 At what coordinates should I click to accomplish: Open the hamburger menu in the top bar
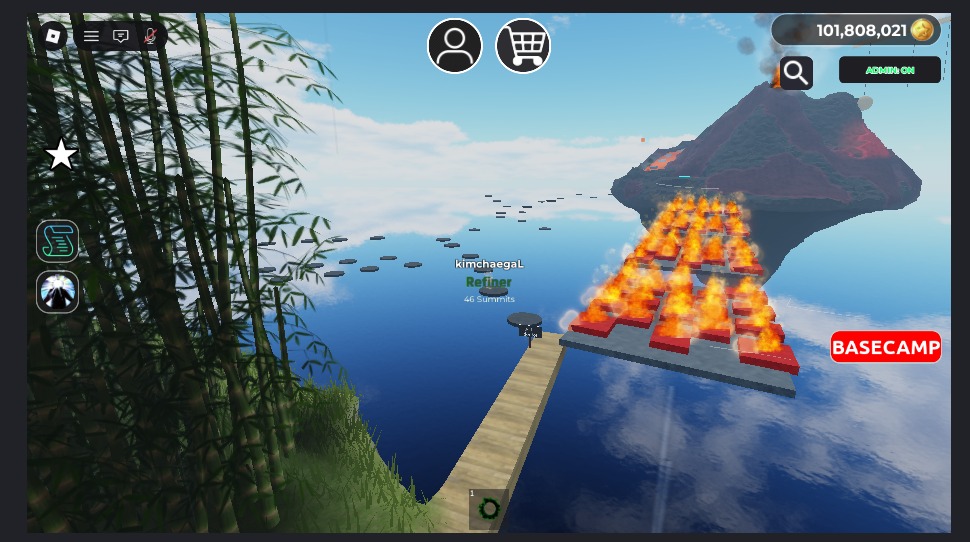point(91,36)
